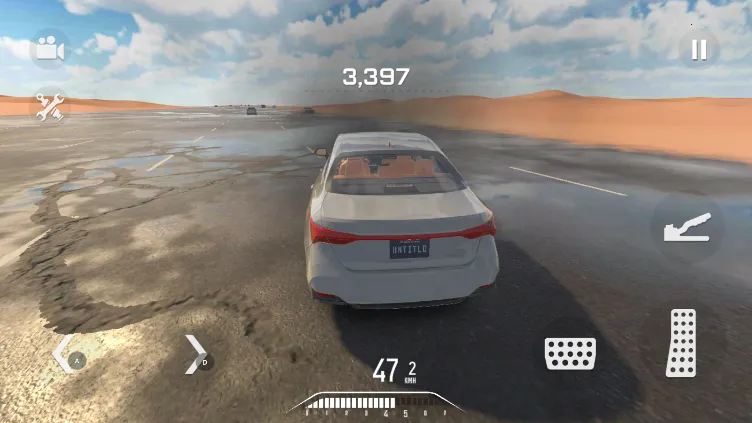Screen dimensions: 752x423
Task: Steer right with the right arrow
Action: tap(195, 354)
